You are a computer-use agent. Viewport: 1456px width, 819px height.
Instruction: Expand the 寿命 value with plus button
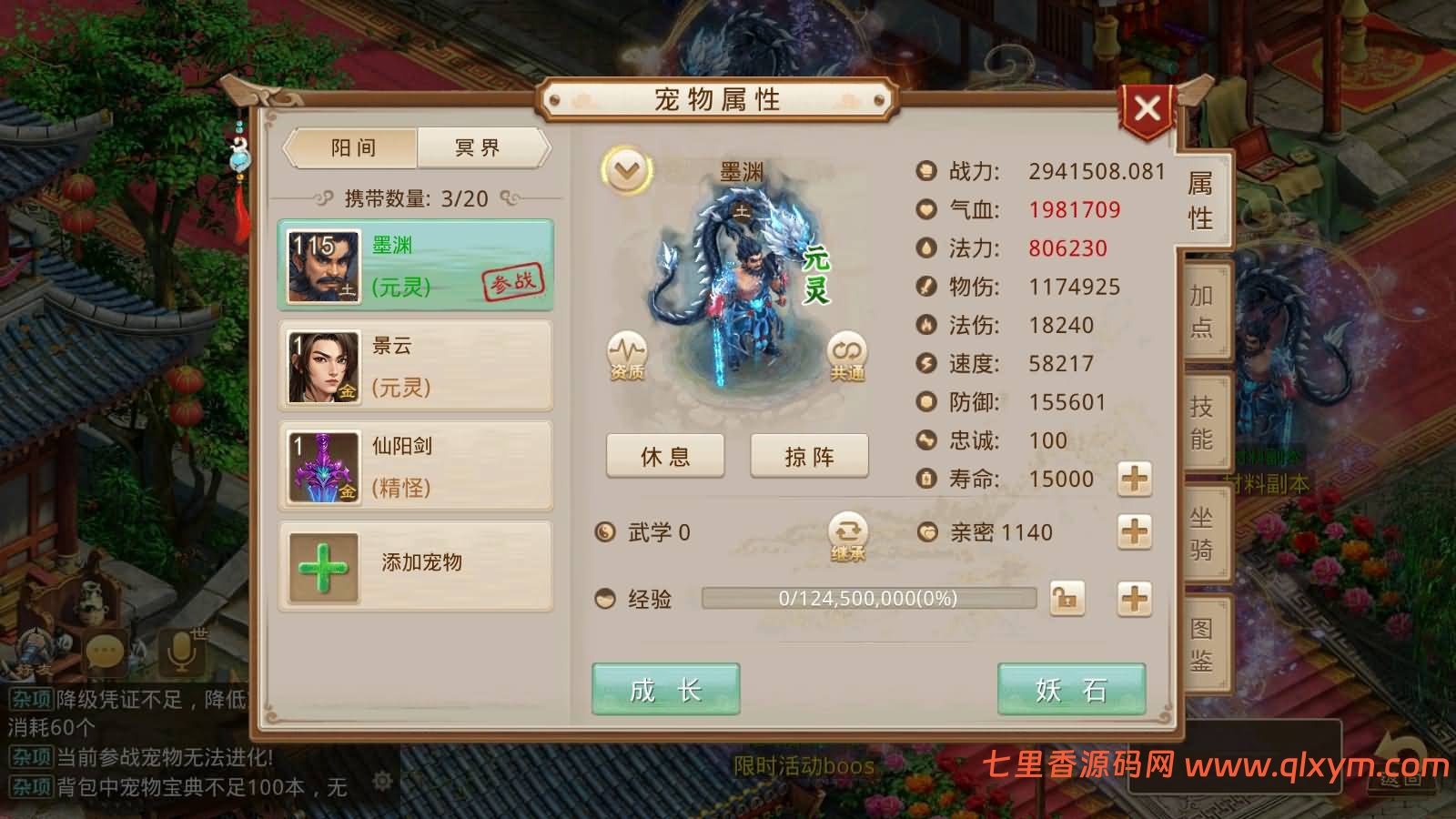(x=1133, y=479)
